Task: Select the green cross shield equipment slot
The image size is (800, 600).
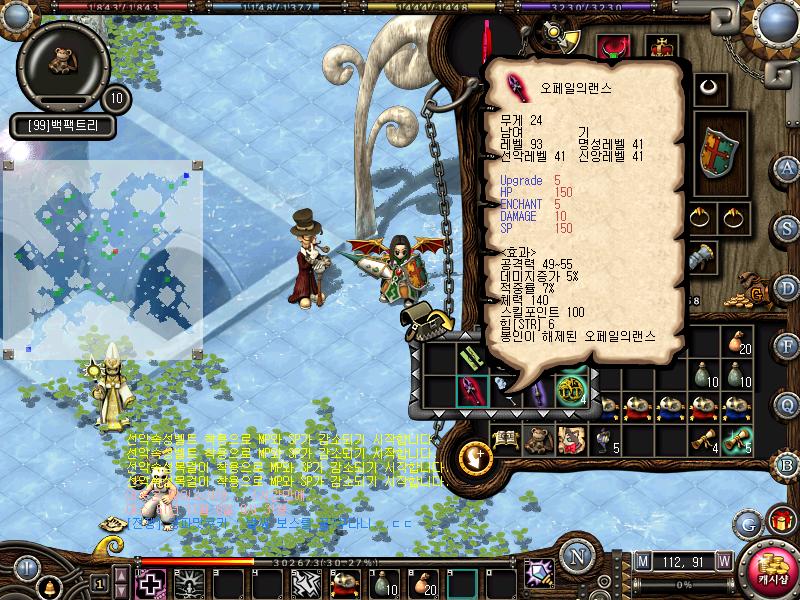Action: 717,152
